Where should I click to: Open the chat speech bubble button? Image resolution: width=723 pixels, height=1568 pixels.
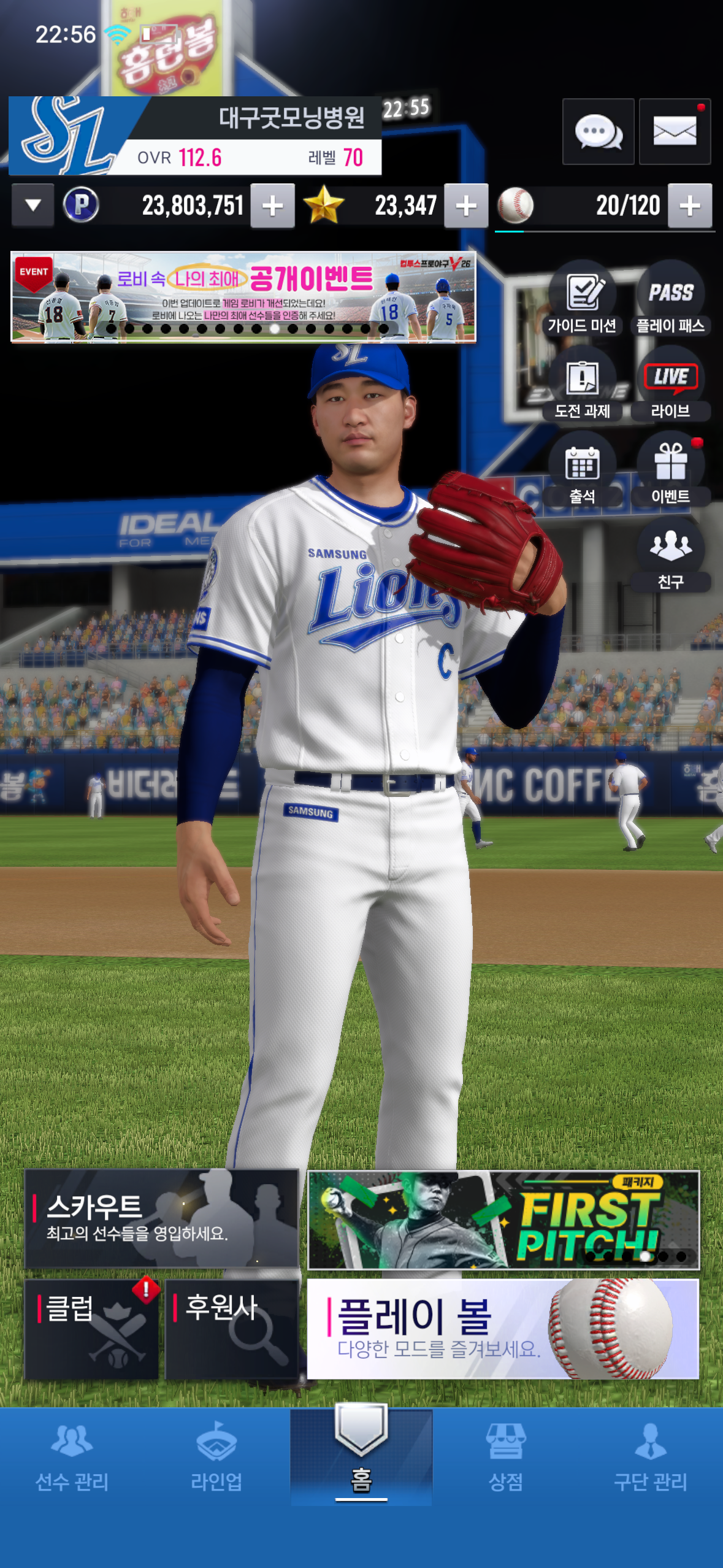pos(598,131)
